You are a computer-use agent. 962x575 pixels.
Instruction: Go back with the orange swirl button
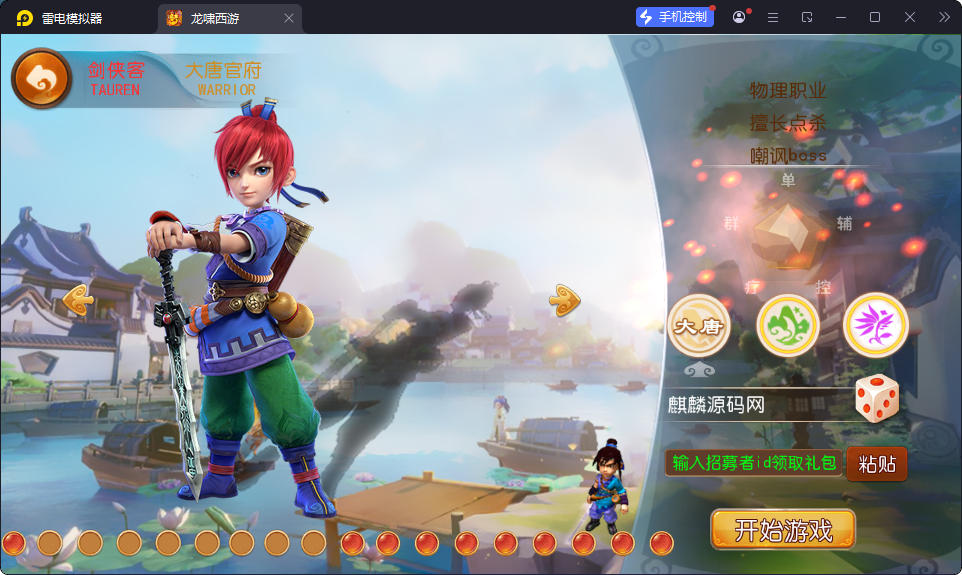click(41, 79)
